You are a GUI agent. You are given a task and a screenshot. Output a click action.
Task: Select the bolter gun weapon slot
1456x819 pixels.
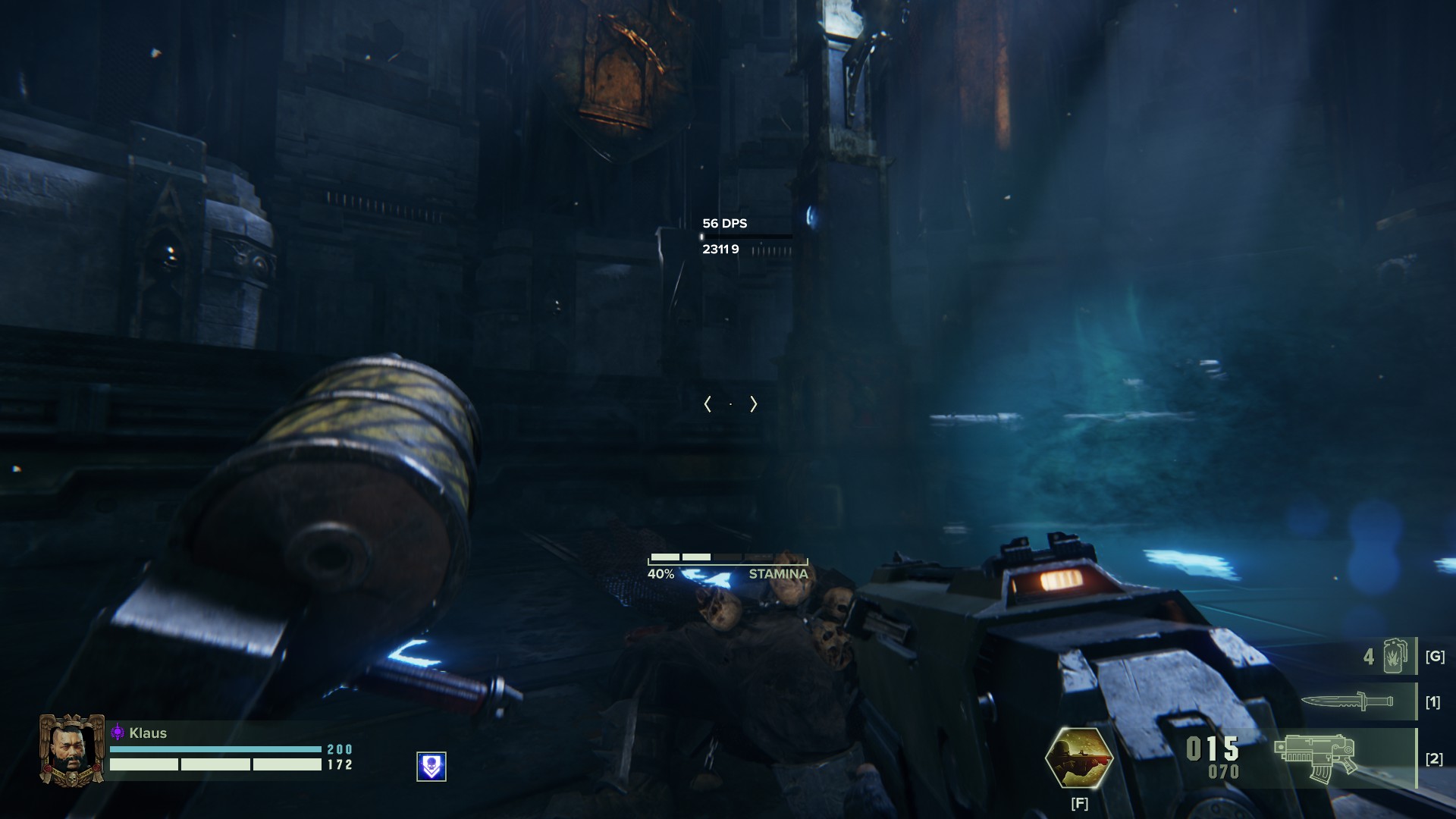(x=1316, y=758)
